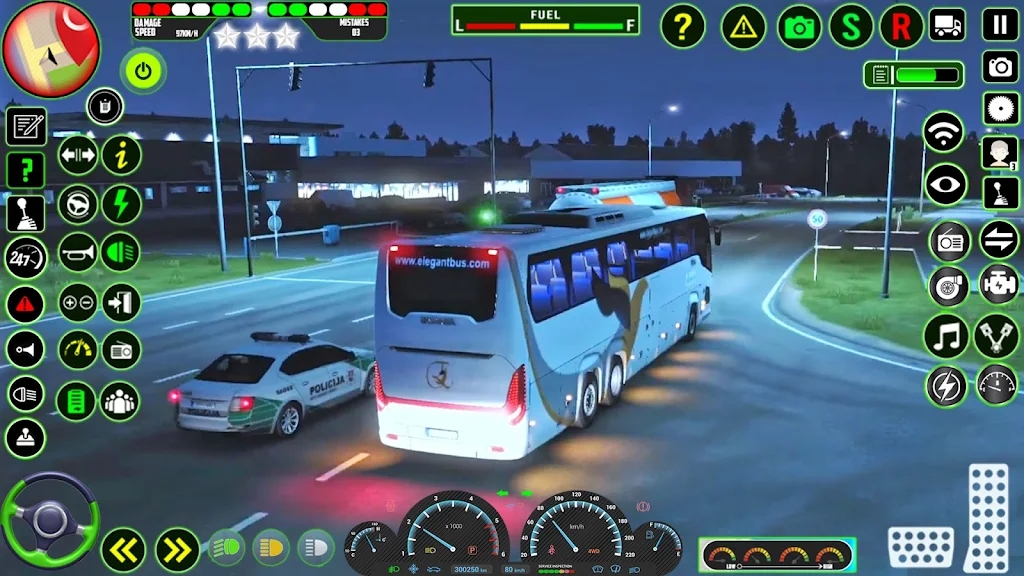The image size is (1024, 576).
Task: Tap the wifi signal icon
Action: pyautogui.click(x=943, y=132)
